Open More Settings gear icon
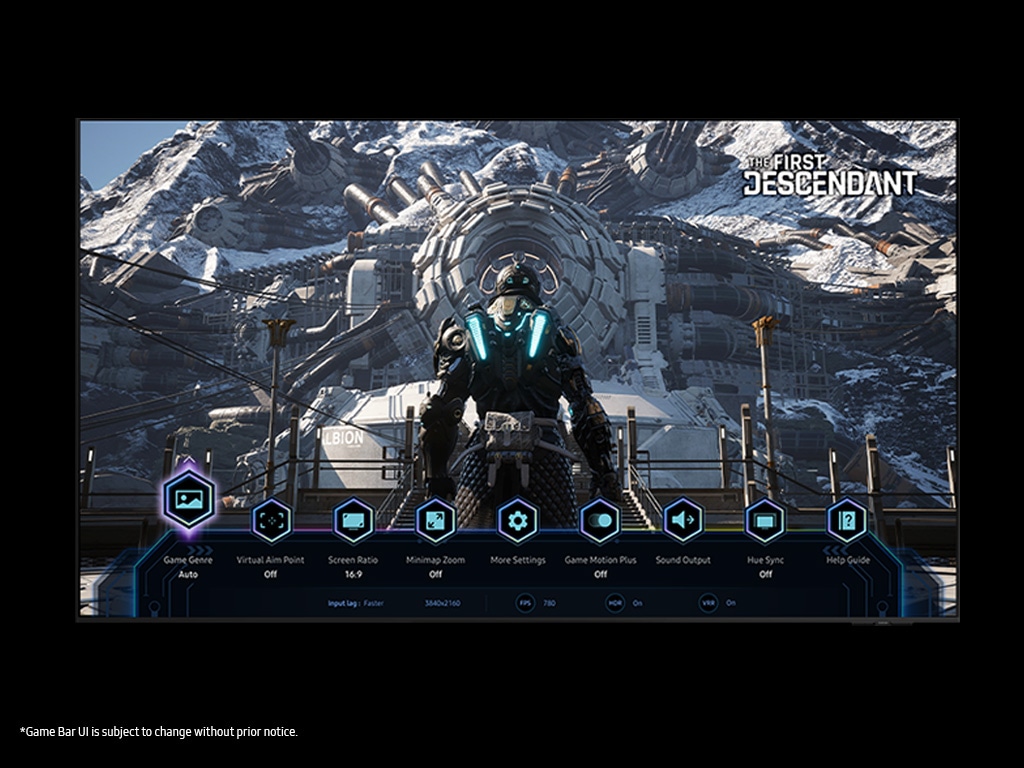This screenshot has width=1024, height=768. coord(517,520)
